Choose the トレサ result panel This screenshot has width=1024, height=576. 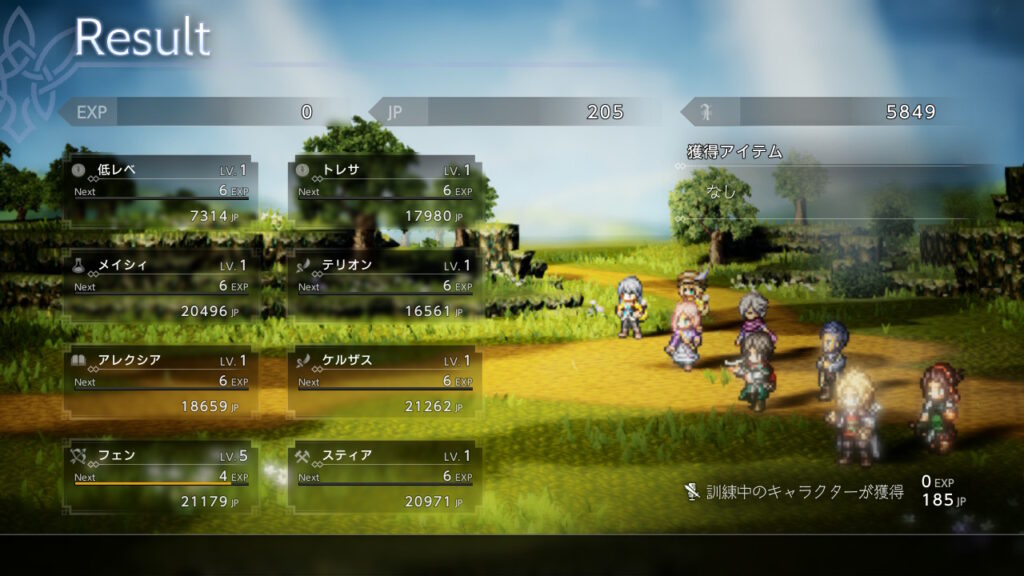coord(385,192)
